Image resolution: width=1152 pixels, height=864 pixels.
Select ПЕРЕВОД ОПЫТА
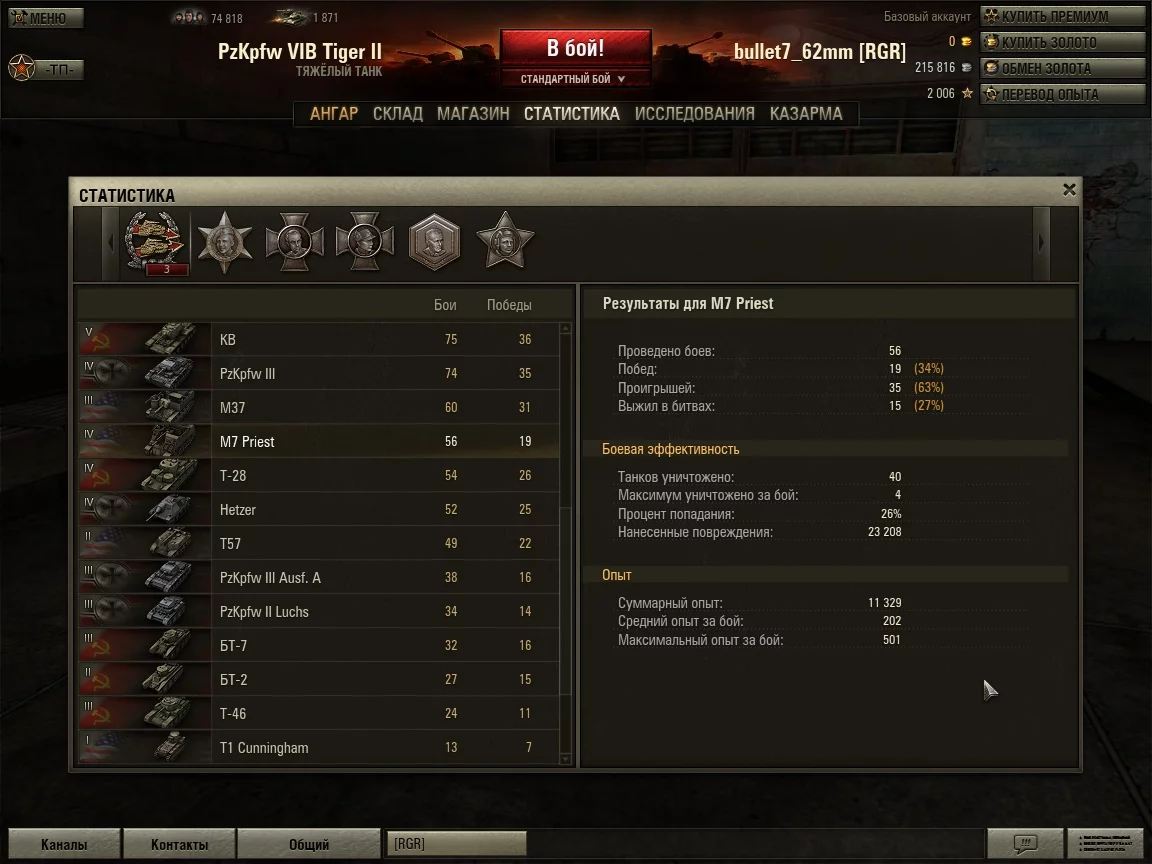click(1062, 94)
